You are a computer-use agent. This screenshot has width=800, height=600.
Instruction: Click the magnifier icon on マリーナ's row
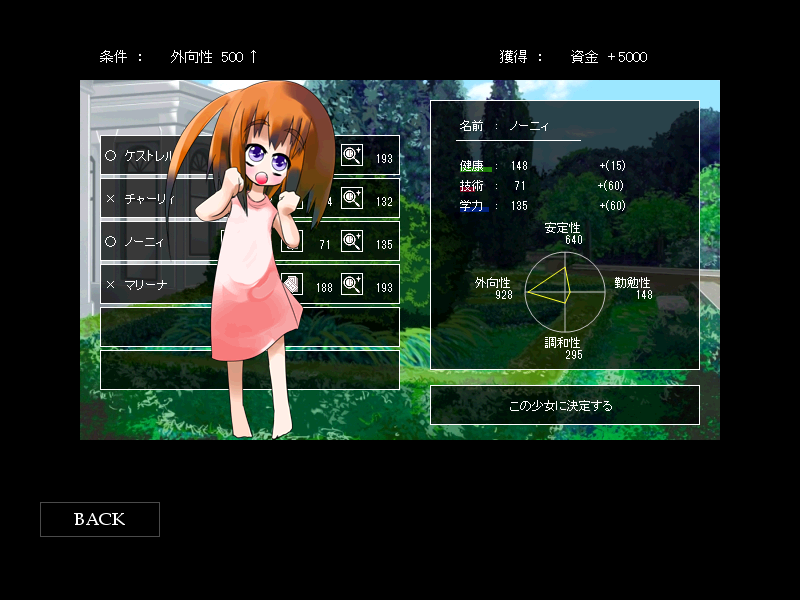point(352,284)
